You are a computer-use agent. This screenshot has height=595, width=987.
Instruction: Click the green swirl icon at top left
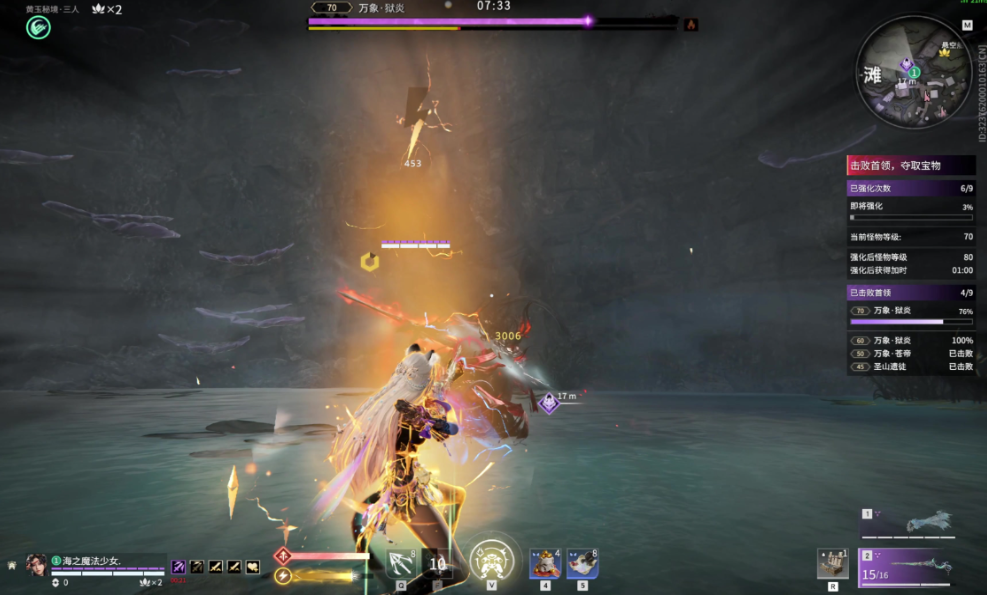pos(38,28)
